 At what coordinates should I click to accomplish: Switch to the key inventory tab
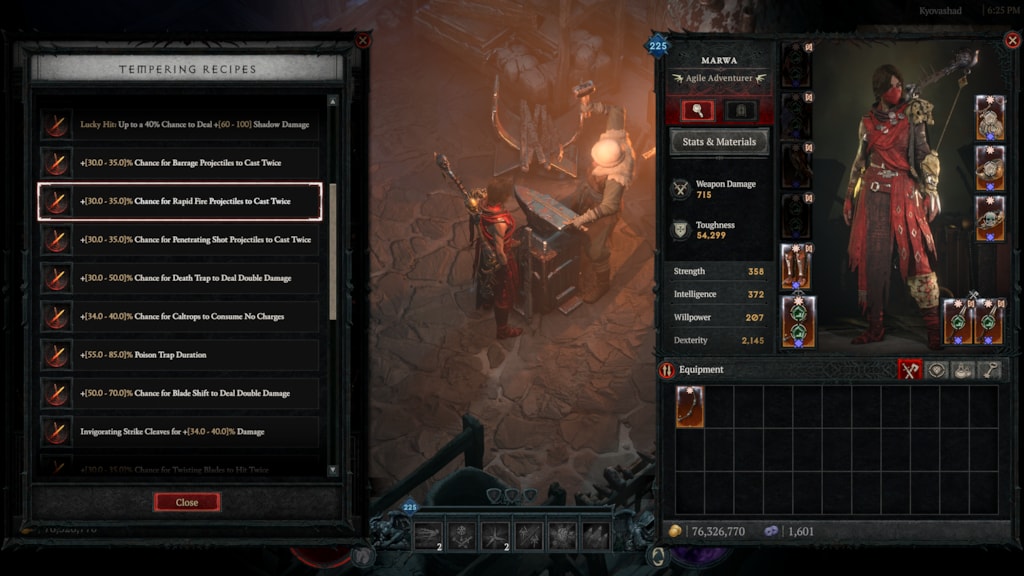[989, 370]
